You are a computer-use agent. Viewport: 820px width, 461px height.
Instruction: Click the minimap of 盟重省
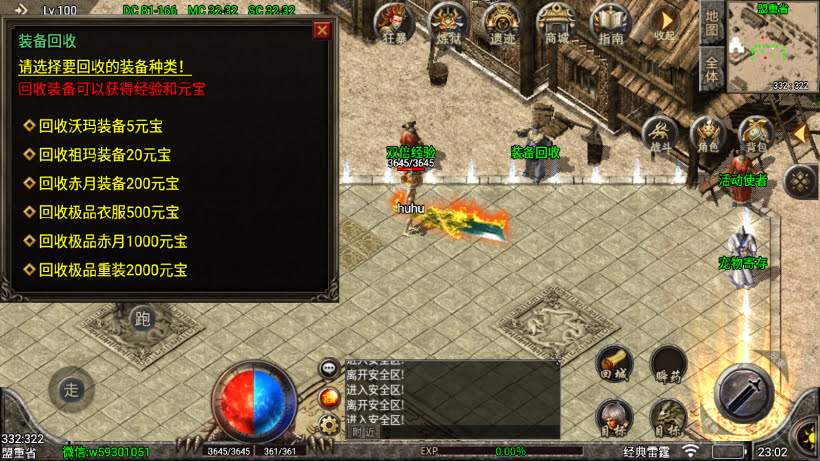(x=771, y=47)
